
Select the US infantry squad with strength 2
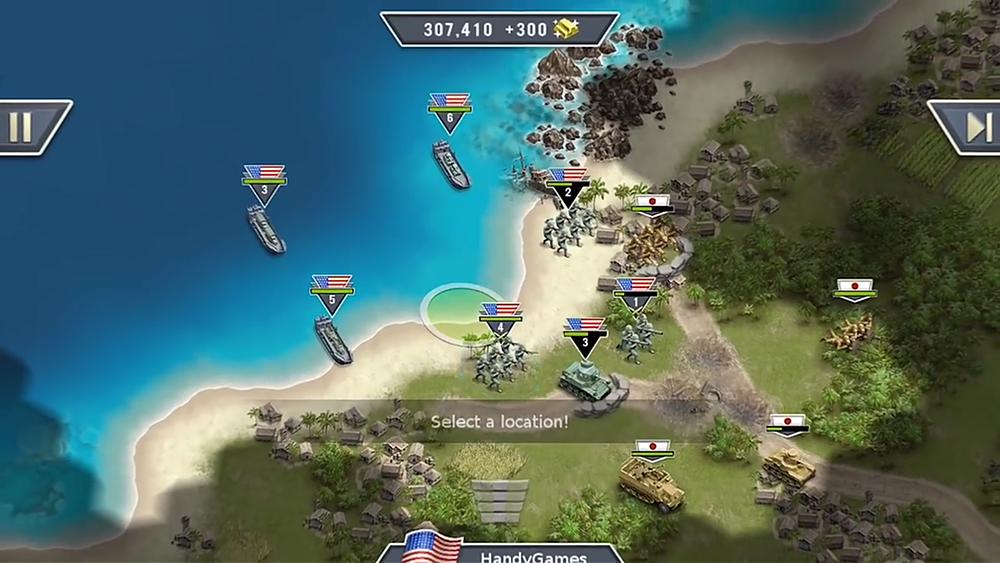click(x=567, y=228)
